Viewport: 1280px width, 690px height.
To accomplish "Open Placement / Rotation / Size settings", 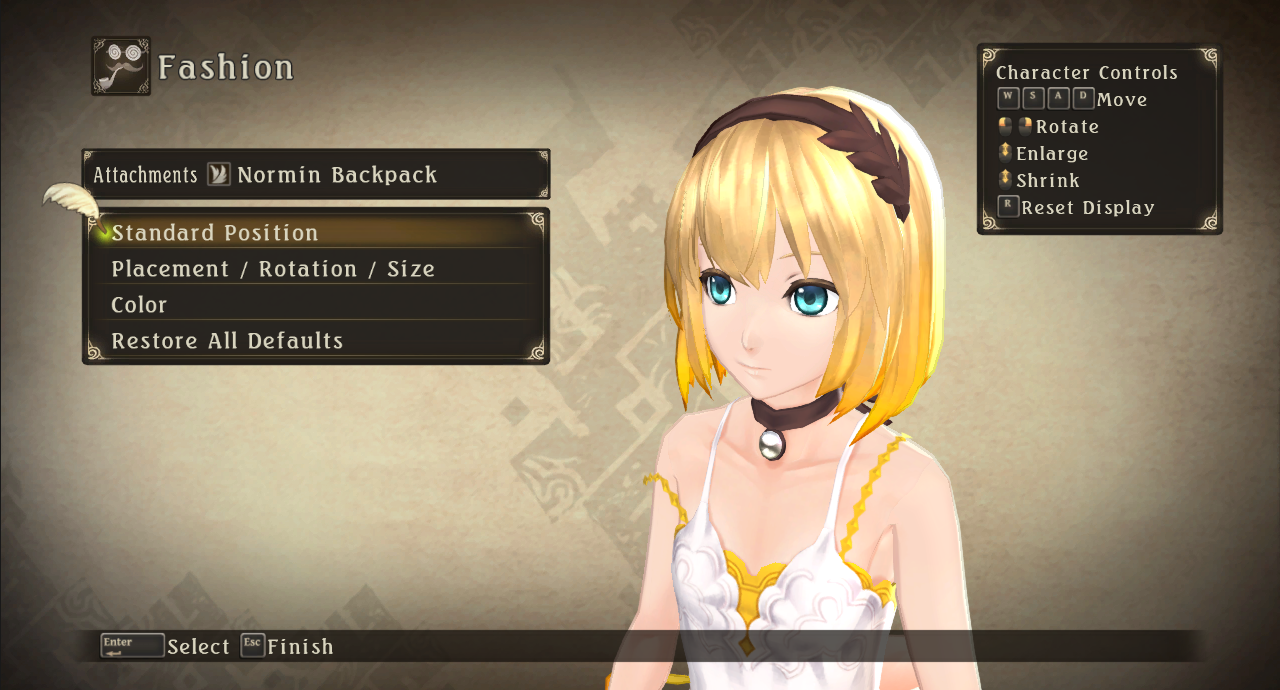I will pyautogui.click(x=273, y=269).
